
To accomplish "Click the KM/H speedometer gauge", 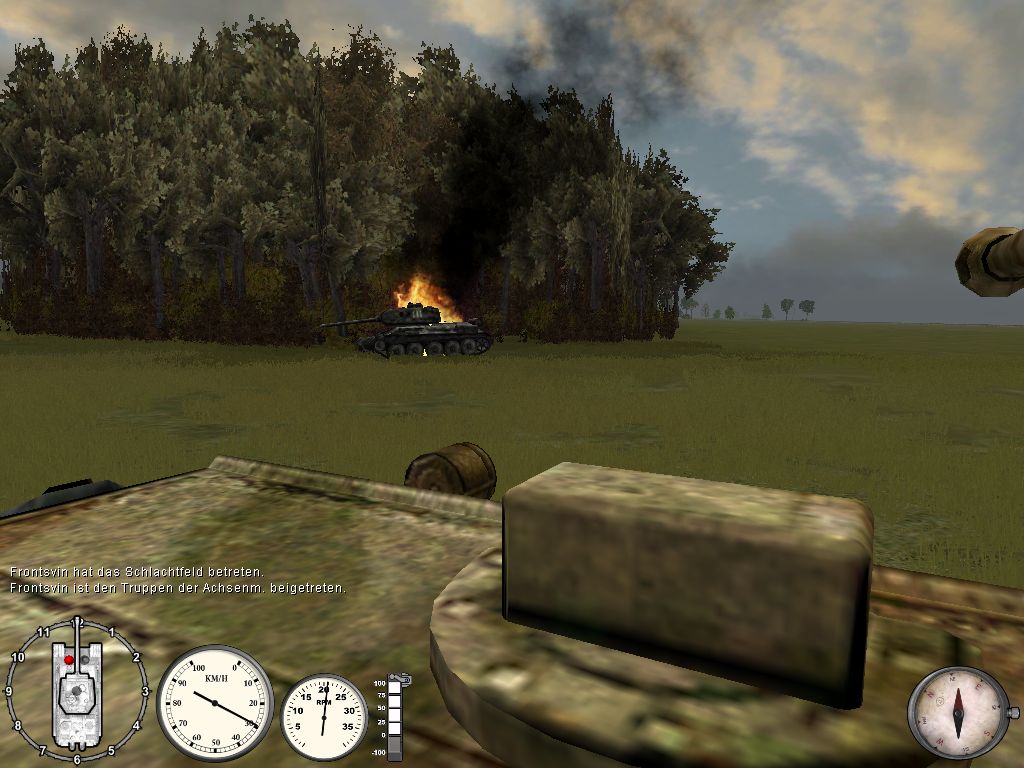I will pyautogui.click(x=214, y=702).
